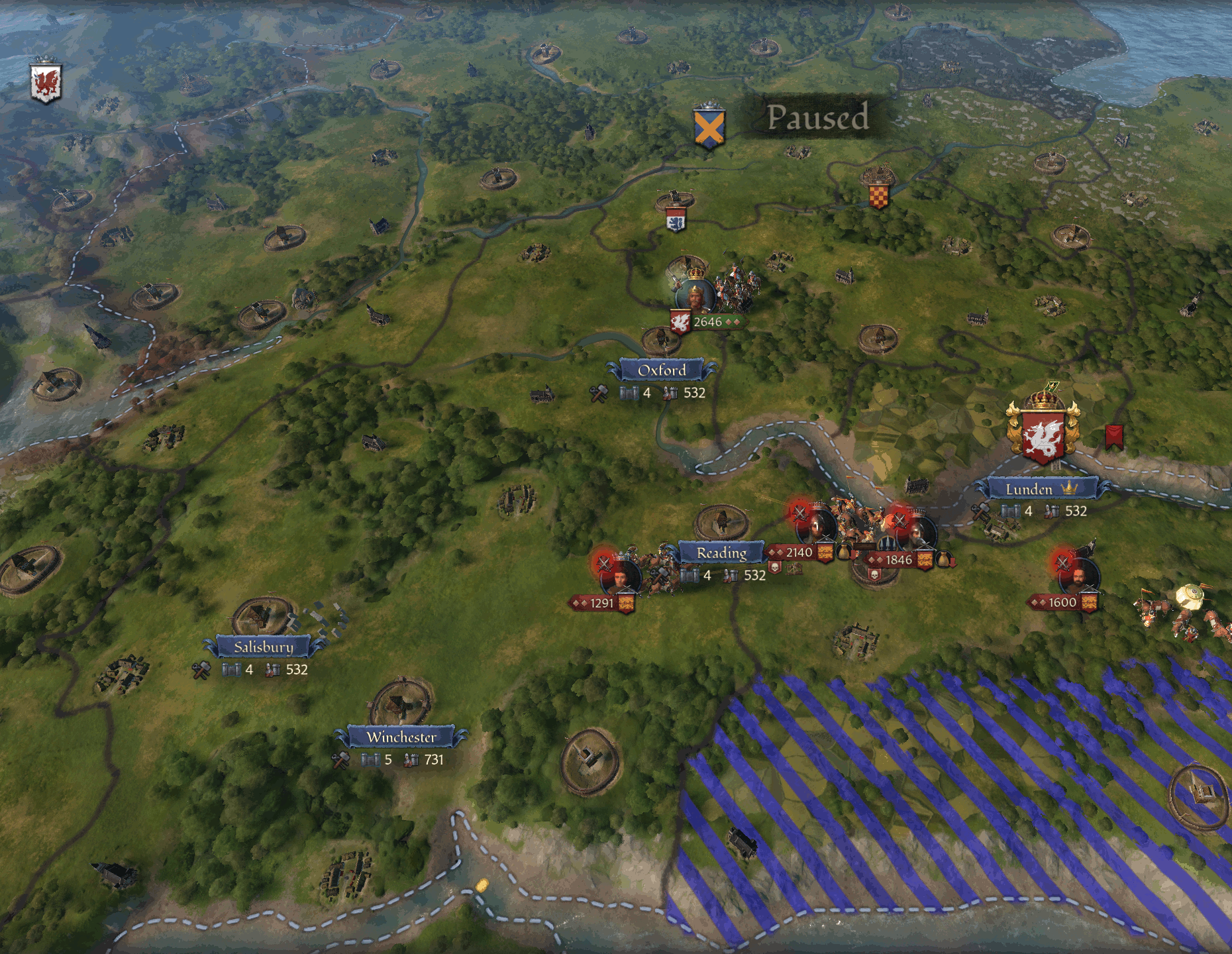Select the enemy army of 1846 soldiers
1232x954 pixels.
899,560
